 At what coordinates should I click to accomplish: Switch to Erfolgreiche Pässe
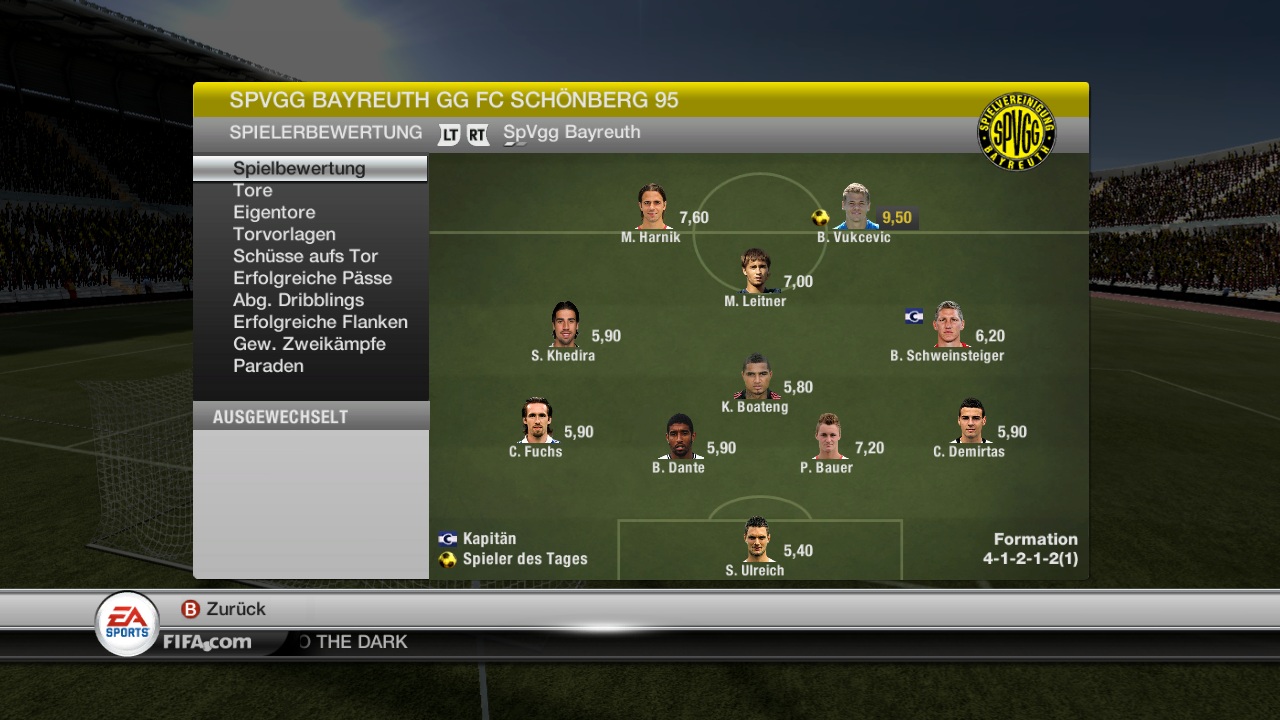click(312, 278)
